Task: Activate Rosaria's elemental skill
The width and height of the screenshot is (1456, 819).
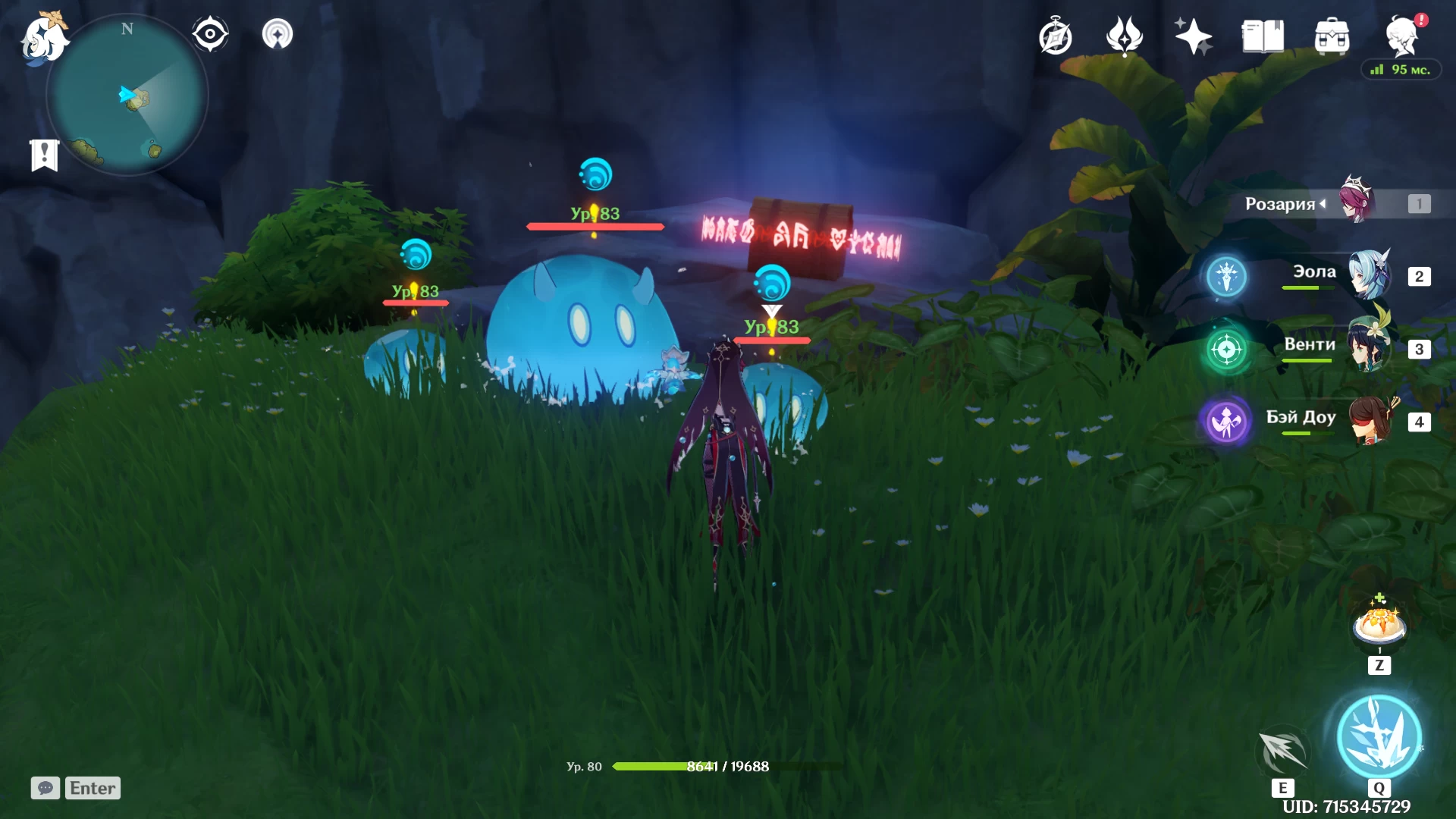Action: point(1283,751)
